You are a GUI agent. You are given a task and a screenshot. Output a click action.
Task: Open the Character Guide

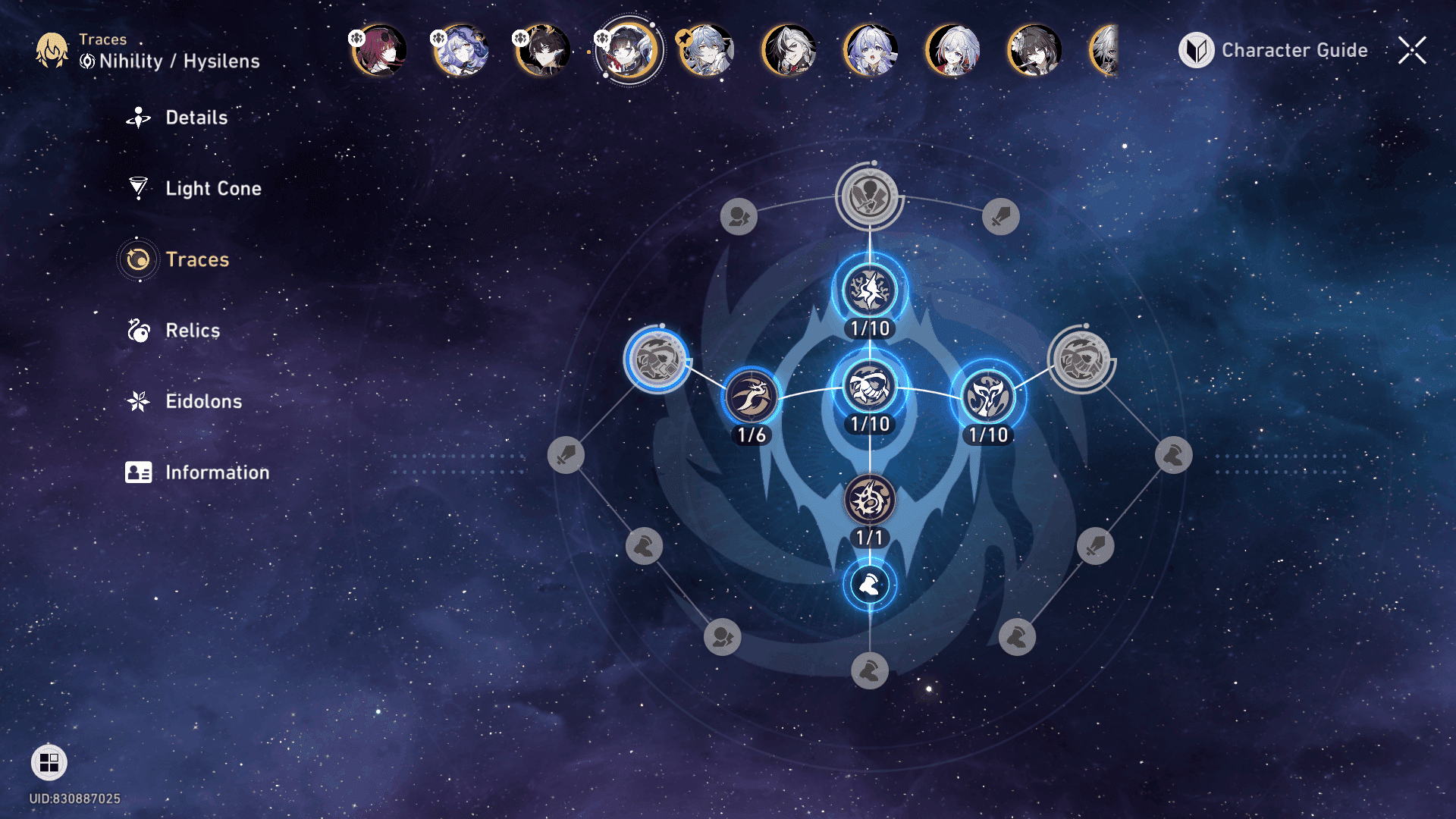[x=1274, y=51]
